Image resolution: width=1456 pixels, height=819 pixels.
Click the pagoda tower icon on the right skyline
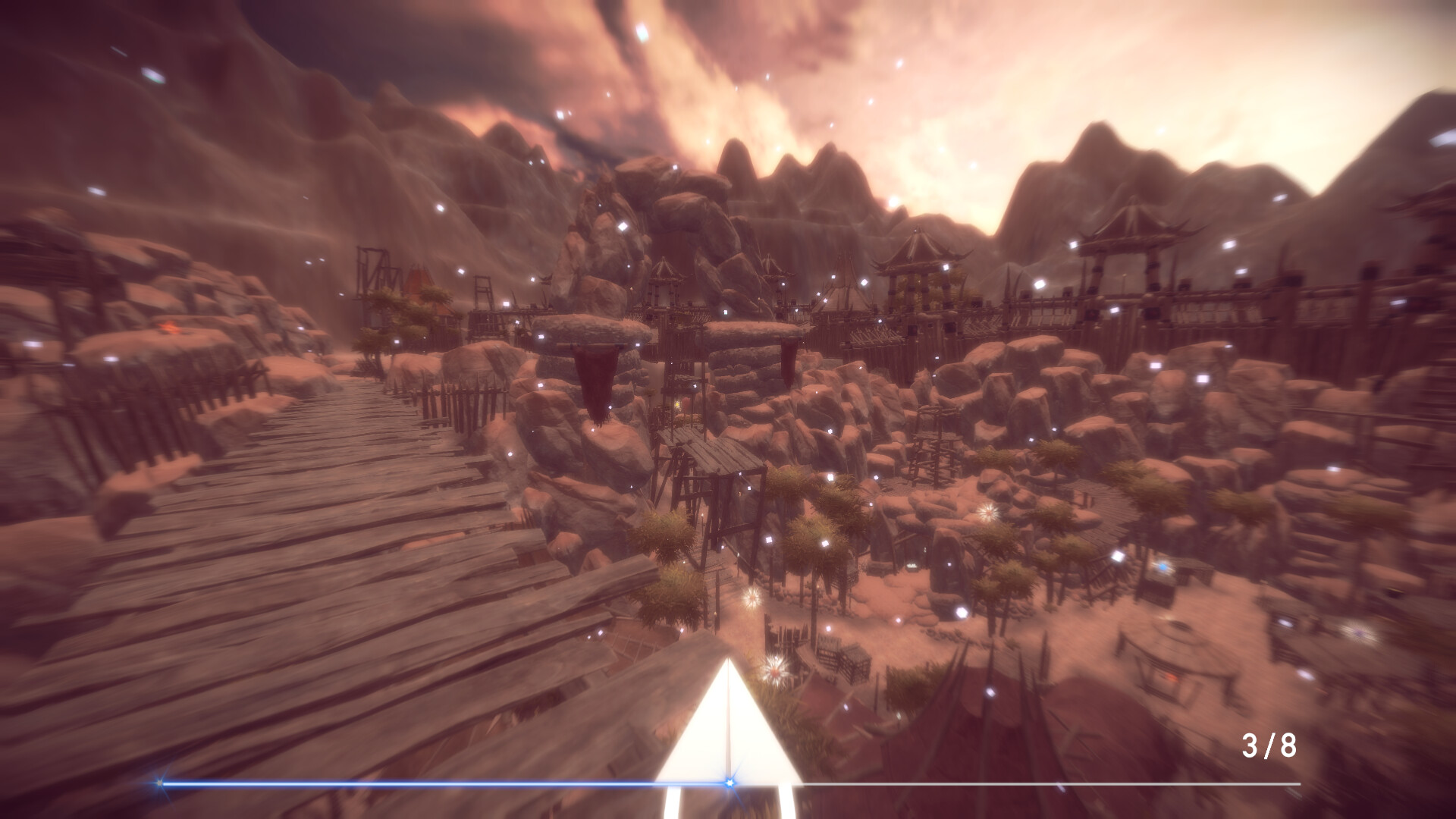(1130, 235)
